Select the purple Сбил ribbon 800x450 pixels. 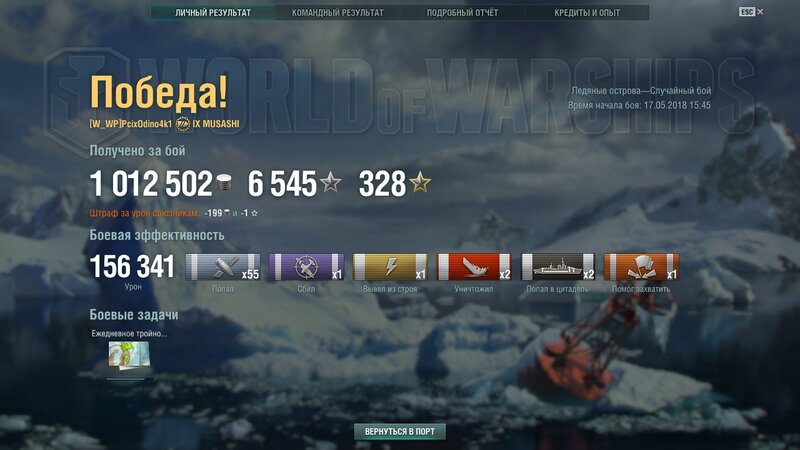tap(307, 267)
